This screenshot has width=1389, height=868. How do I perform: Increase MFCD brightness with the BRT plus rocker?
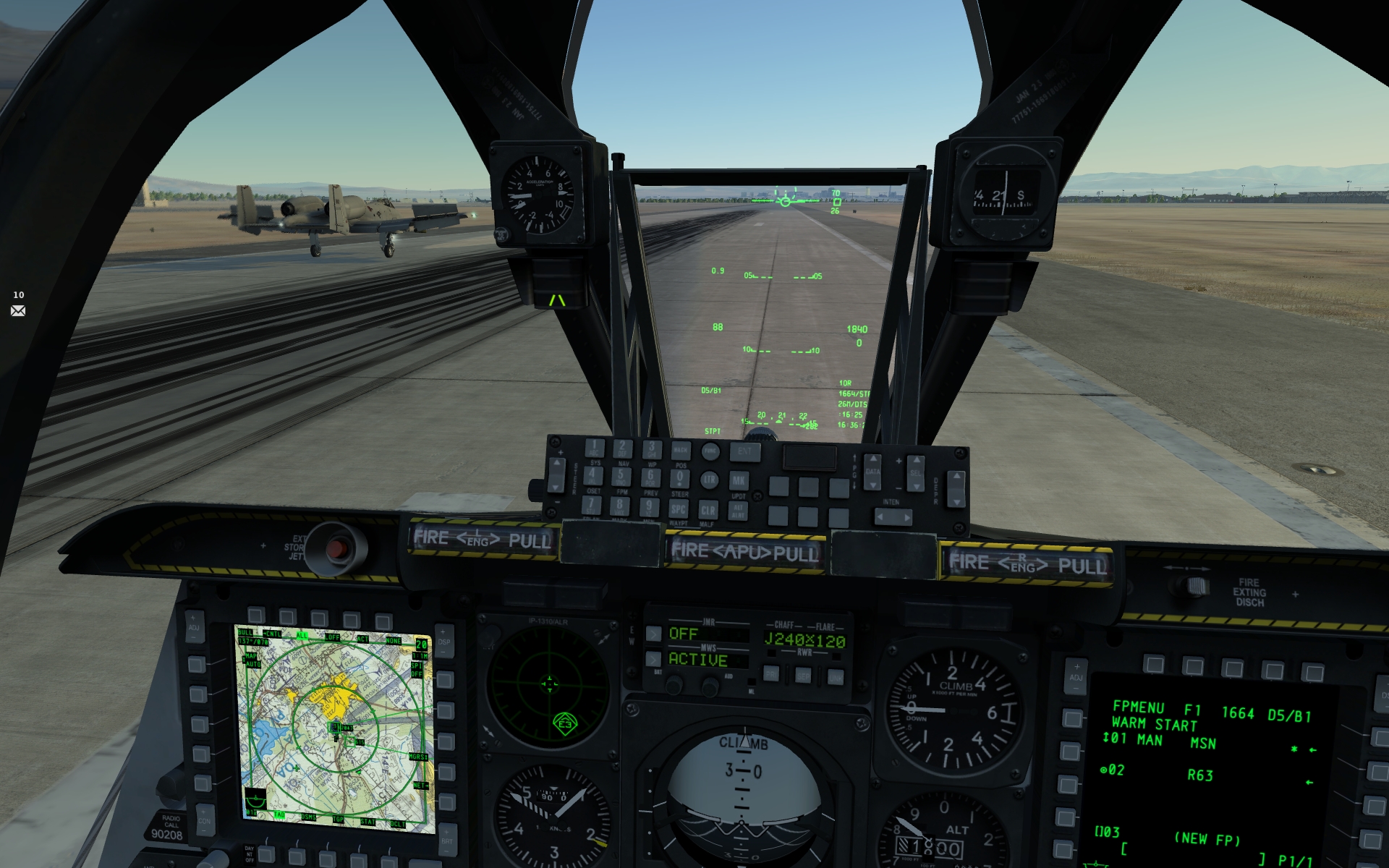coord(446,832)
